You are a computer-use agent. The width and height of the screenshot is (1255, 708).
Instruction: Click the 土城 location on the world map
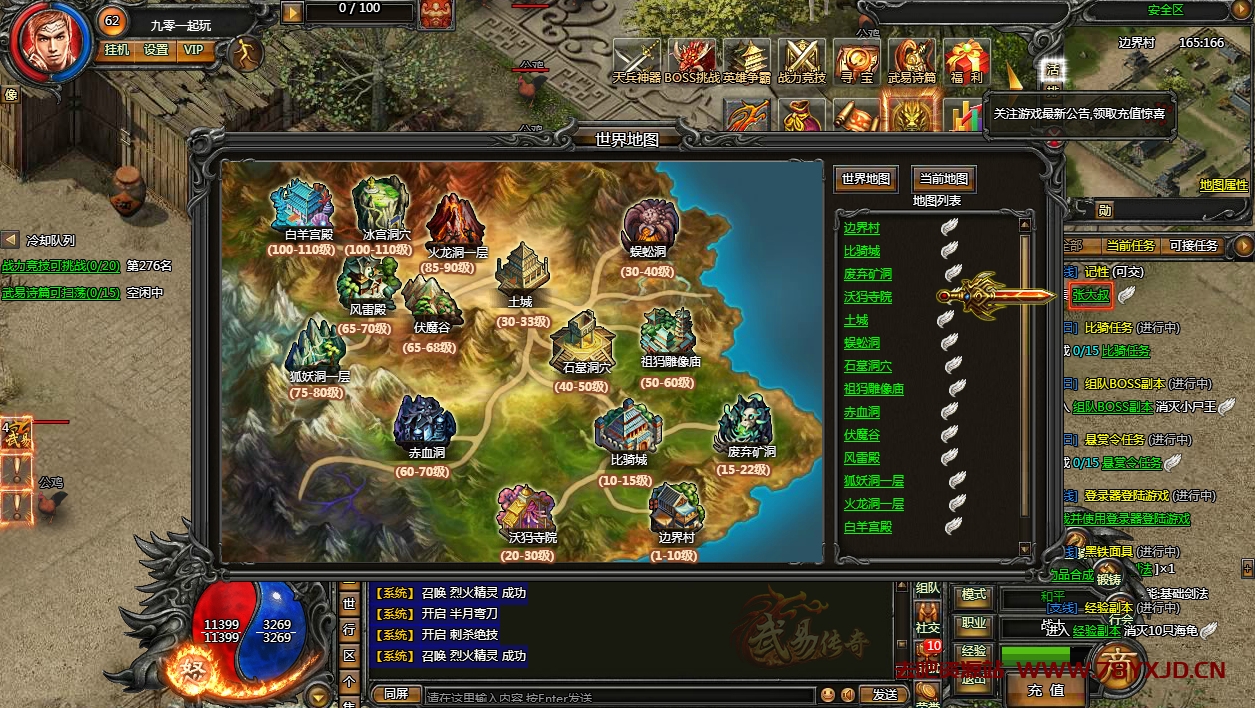(520, 275)
